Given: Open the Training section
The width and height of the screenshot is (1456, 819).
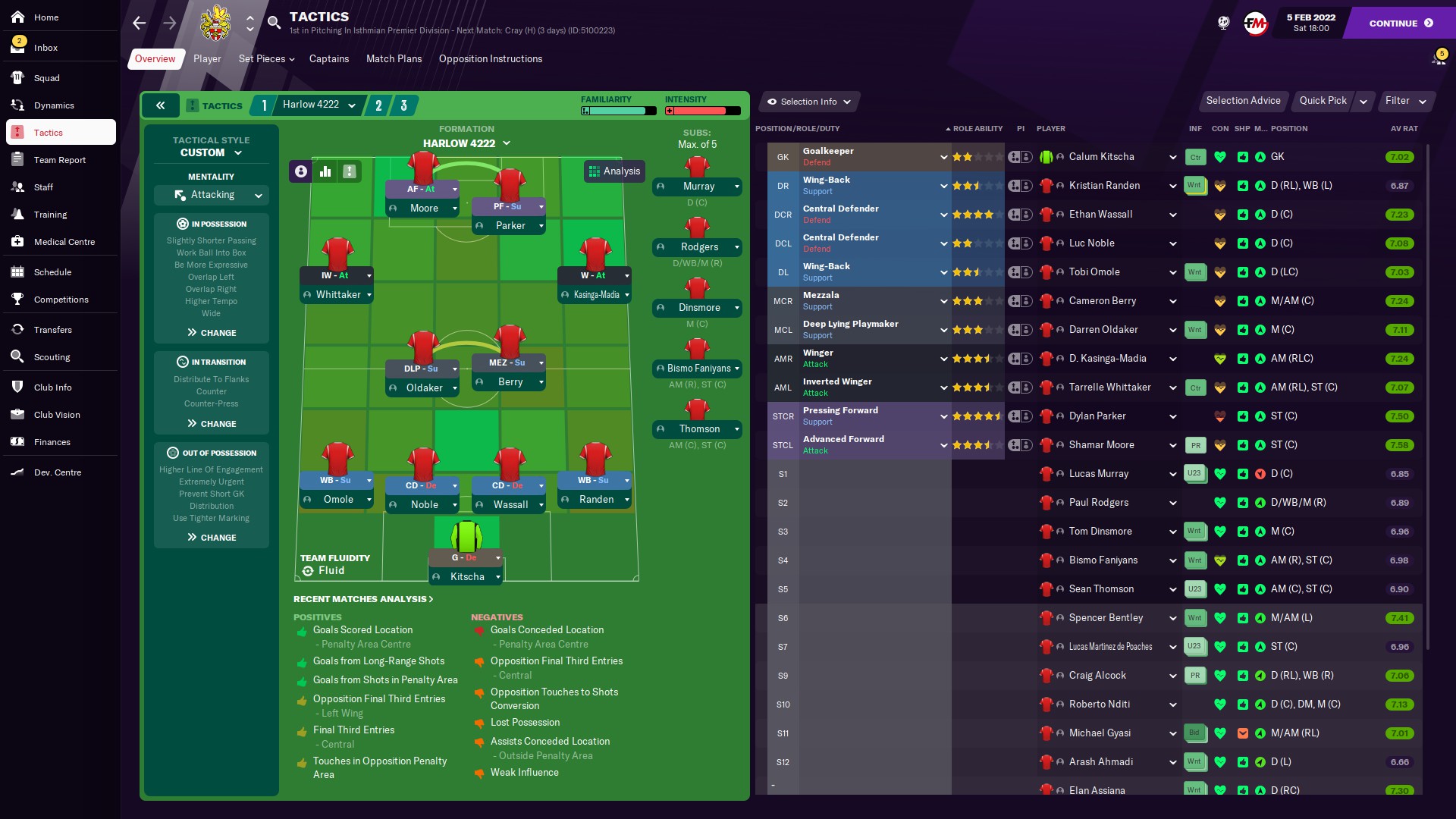Looking at the screenshot, I should [50, 215].
